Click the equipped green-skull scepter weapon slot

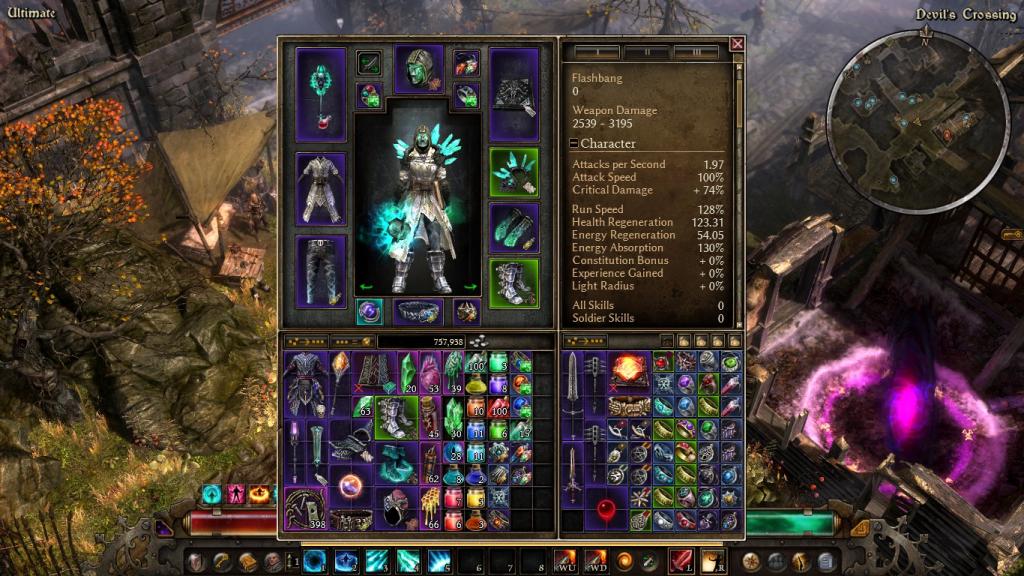tap(321, 93)
